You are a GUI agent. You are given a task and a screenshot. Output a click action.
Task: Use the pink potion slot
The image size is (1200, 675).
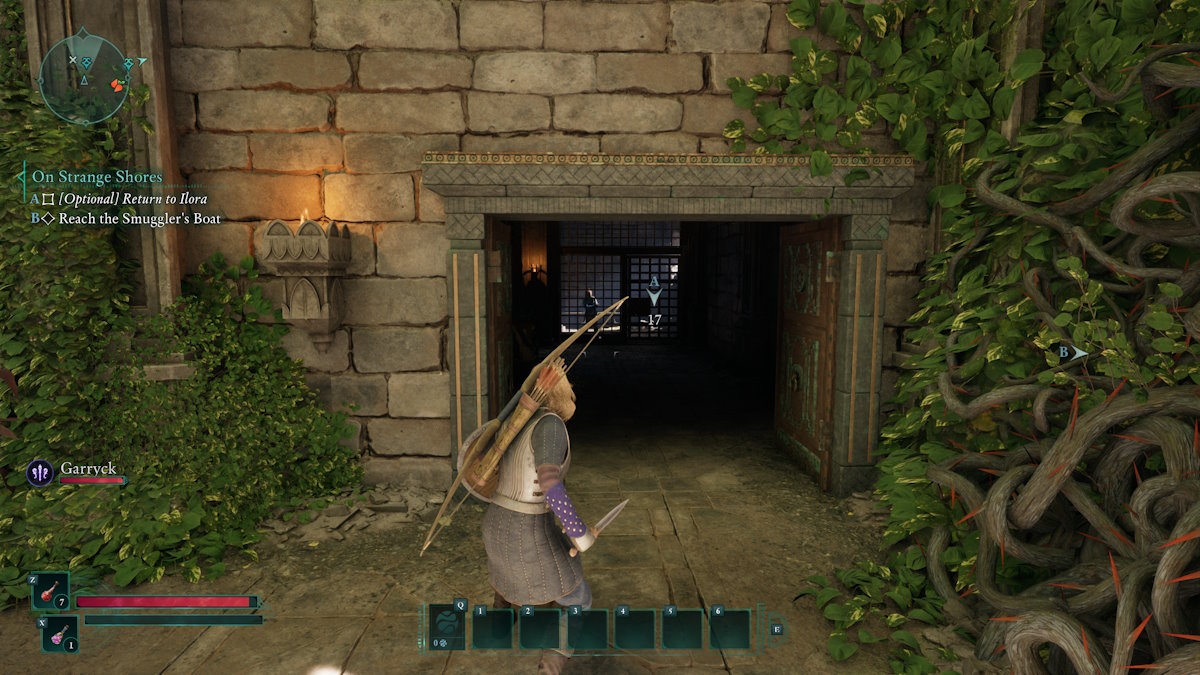click(x=60, y=633)
